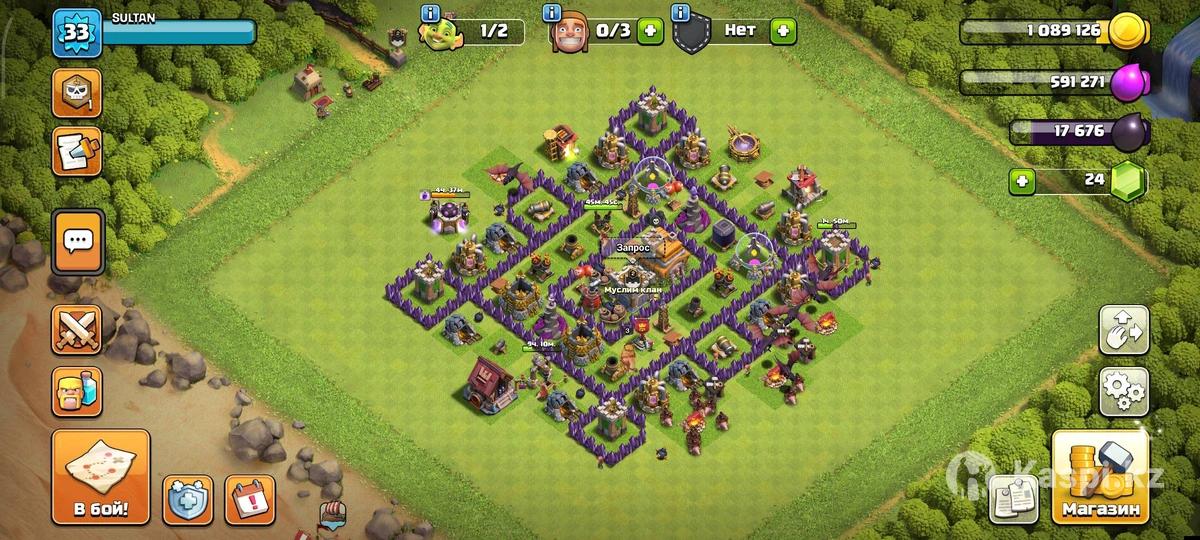Image resolution: width=1200 pixels, height=540 pixels.
Task: Click the plus beside the 0/3 villager counter
Action: (x=650, y=31)
